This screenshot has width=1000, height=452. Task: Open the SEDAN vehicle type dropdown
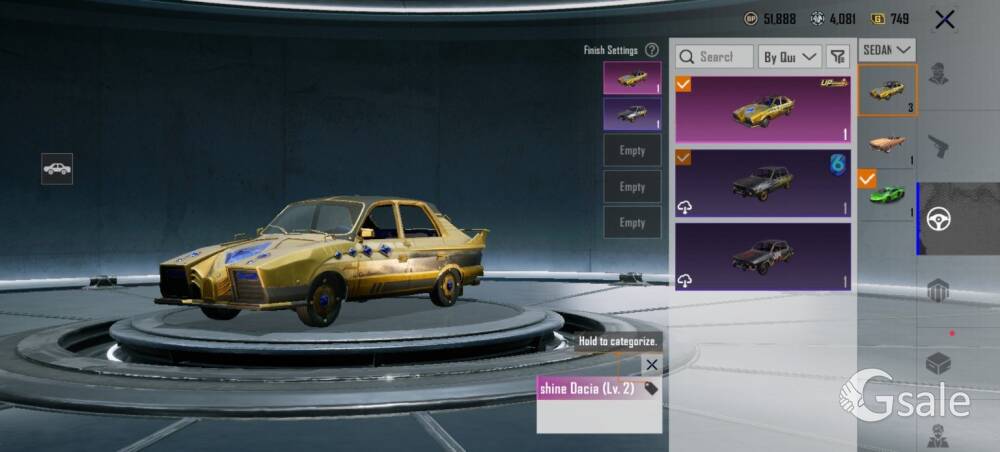point(887,49)
